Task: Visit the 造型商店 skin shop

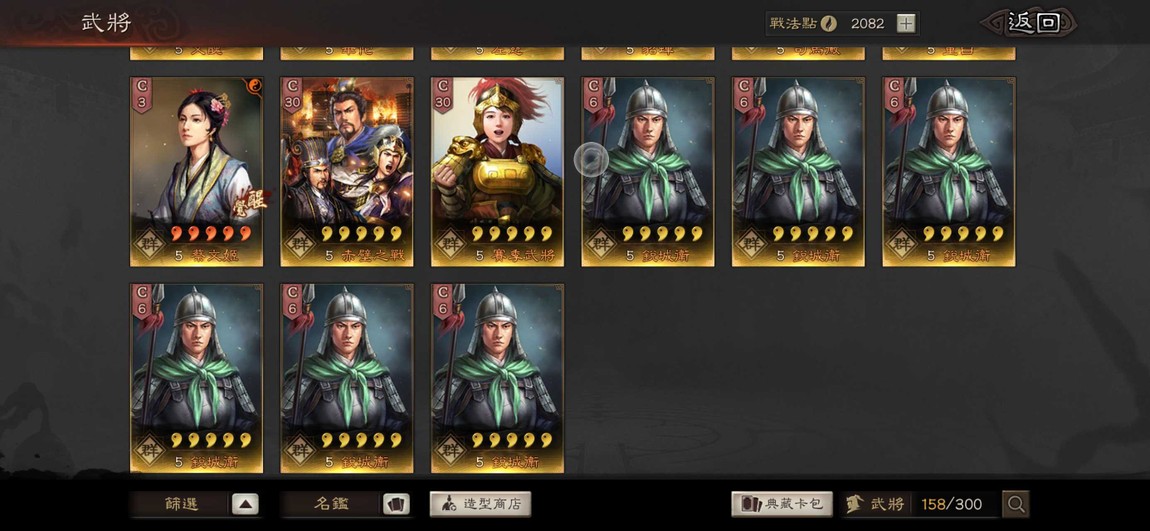Action: 480,504
